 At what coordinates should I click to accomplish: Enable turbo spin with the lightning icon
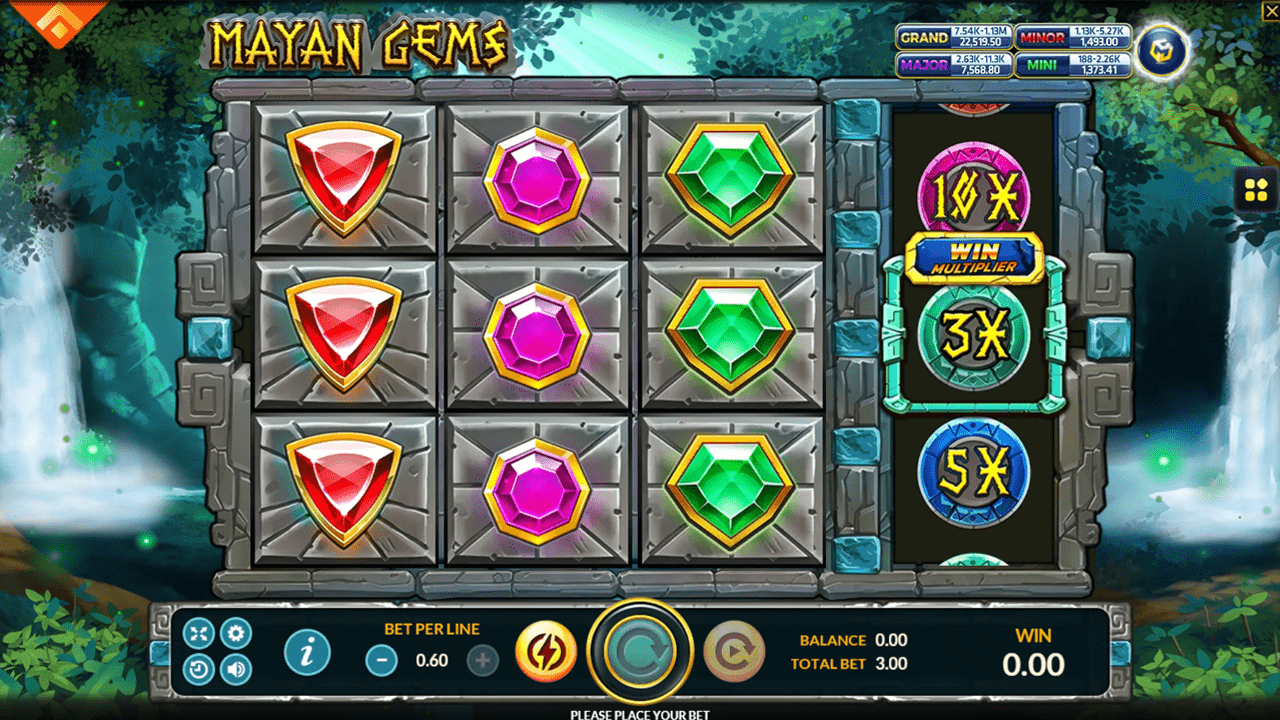(546, 650)
